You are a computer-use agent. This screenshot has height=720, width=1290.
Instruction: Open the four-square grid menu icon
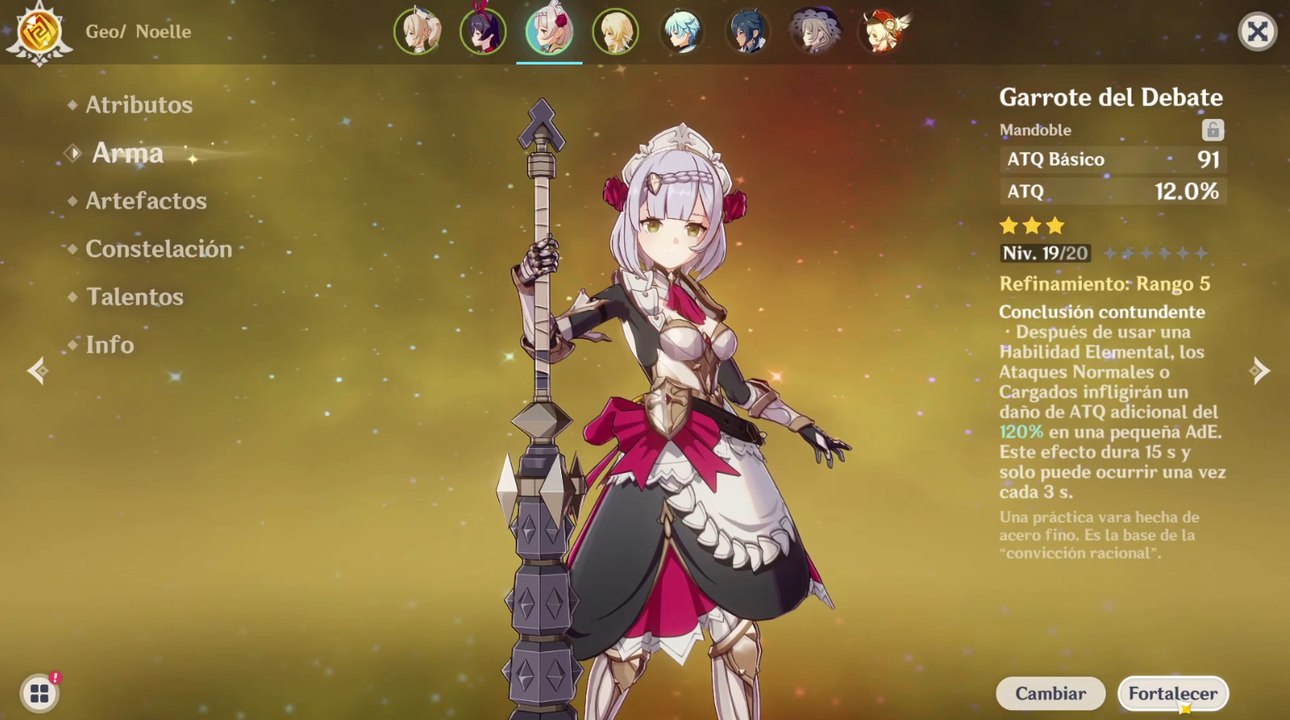[x=40, y=693]
